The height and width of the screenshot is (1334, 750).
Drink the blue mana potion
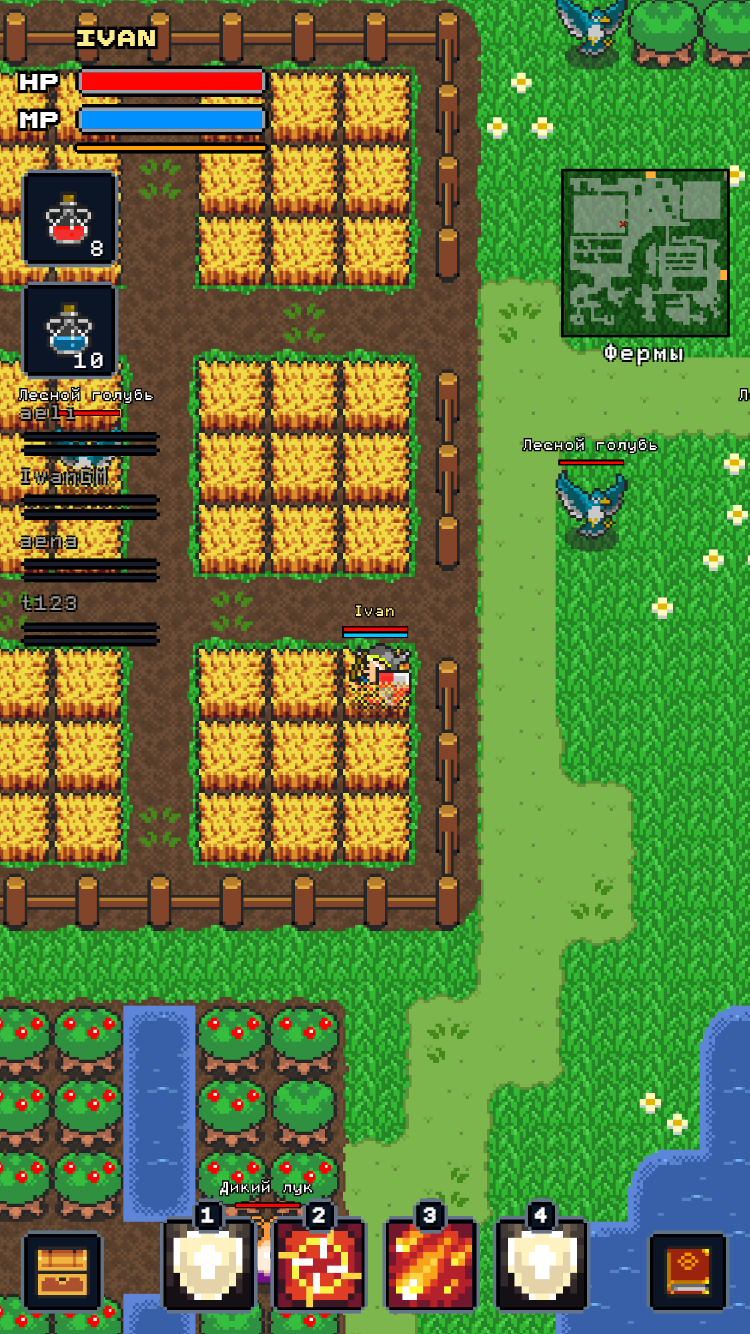tap(70, 330)
